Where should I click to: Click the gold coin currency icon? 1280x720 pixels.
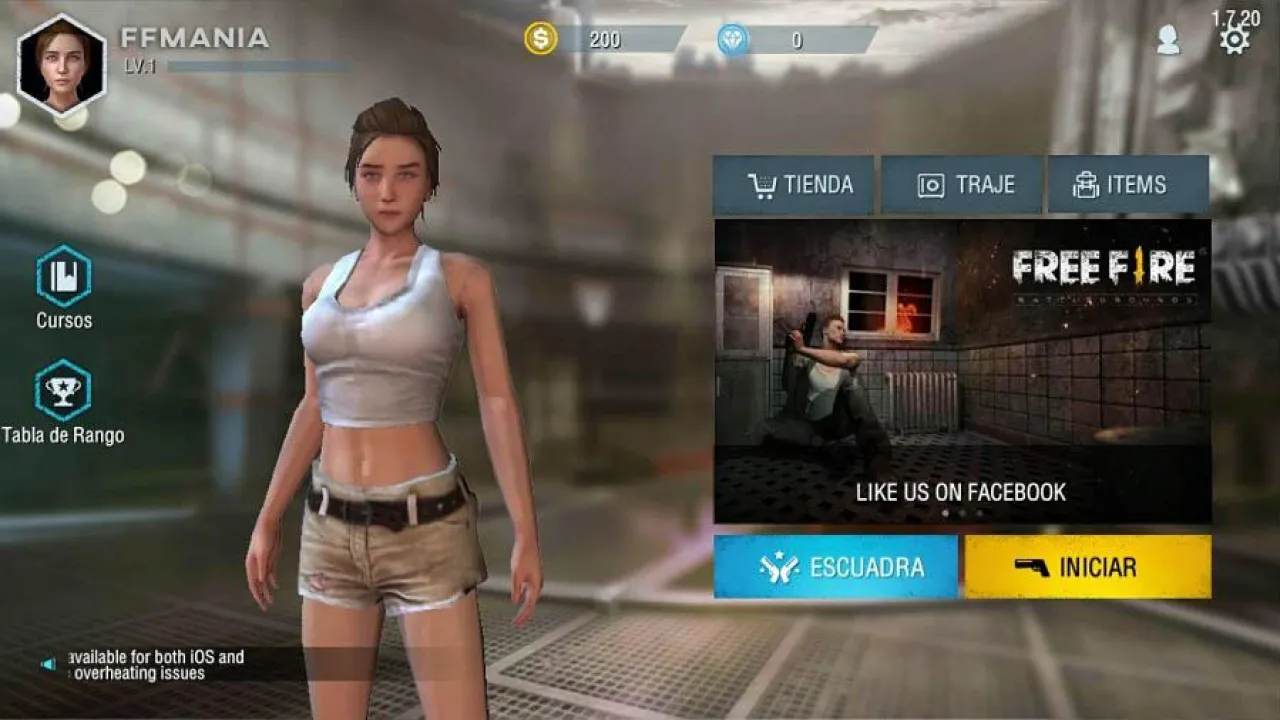(x=541, y=40)
